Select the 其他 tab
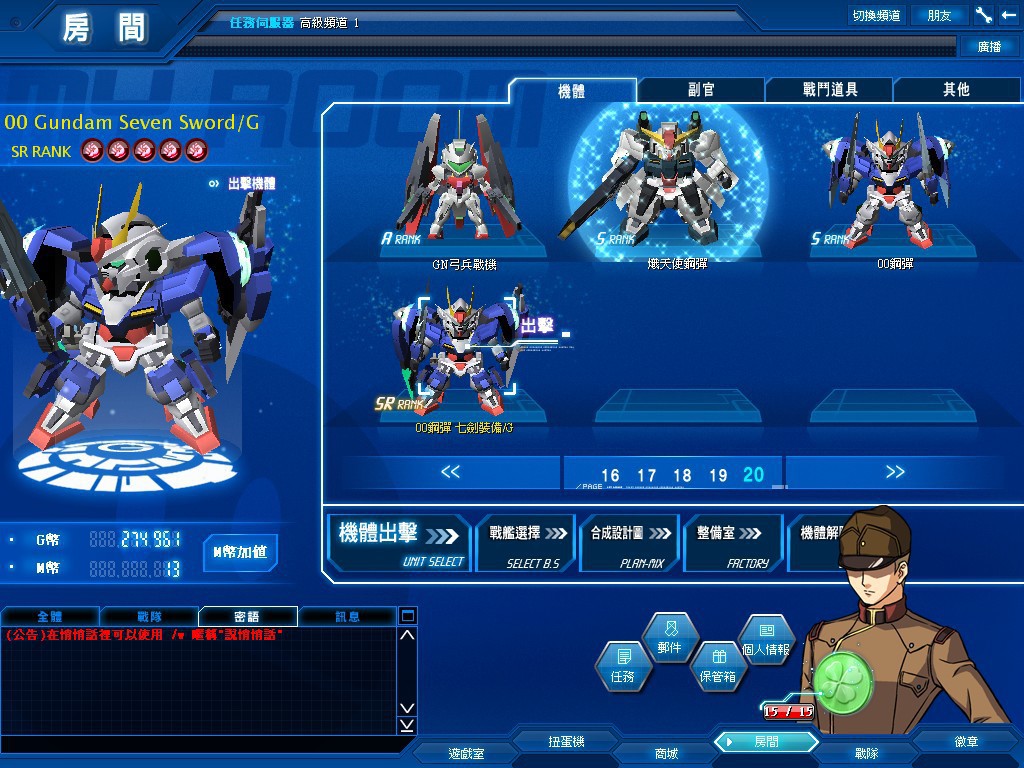This screenshot has width=1024, height=768. tap(956, 90)
